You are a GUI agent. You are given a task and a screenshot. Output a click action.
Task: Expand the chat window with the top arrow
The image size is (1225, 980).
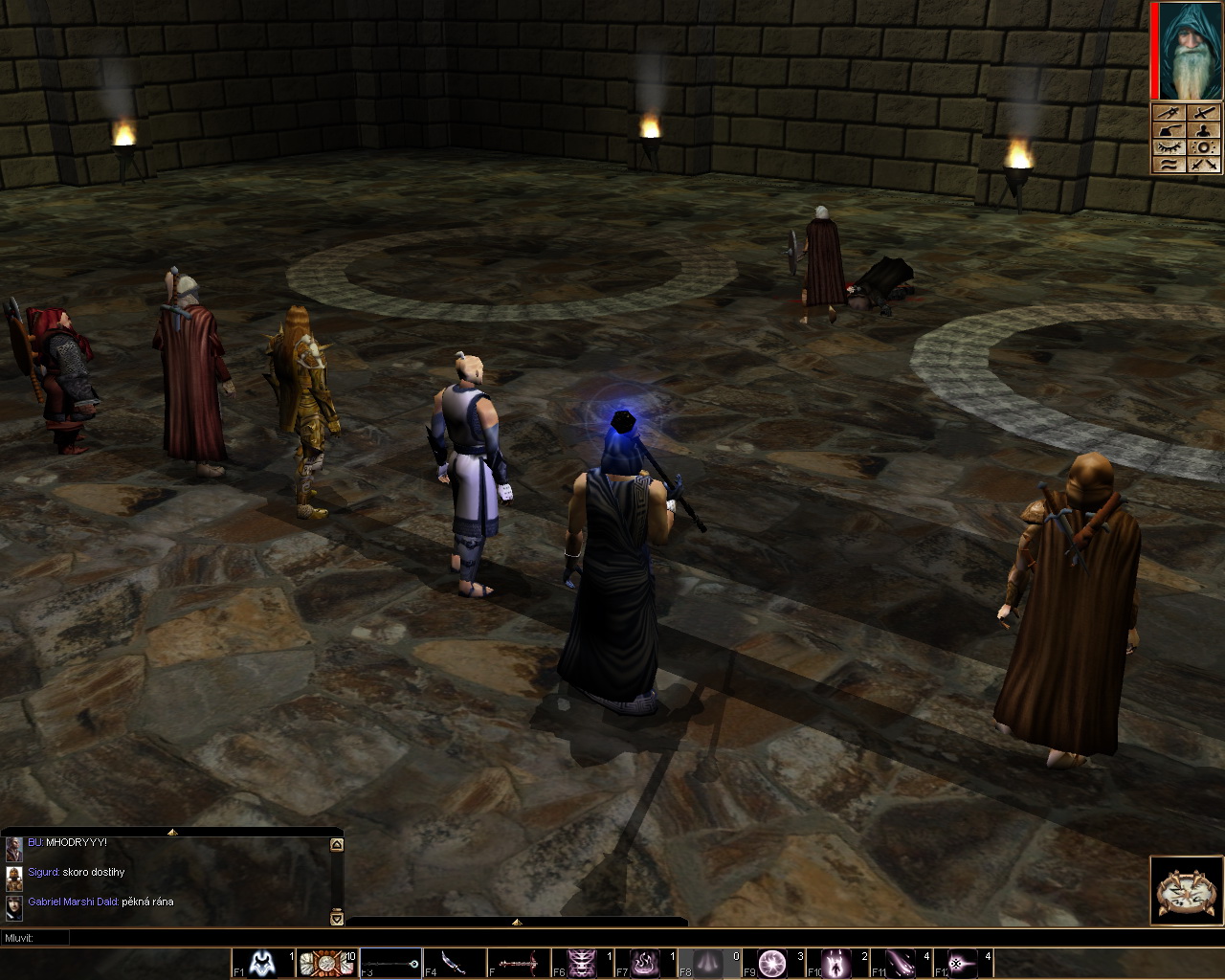pyautogui.click(x=172, y=833)
